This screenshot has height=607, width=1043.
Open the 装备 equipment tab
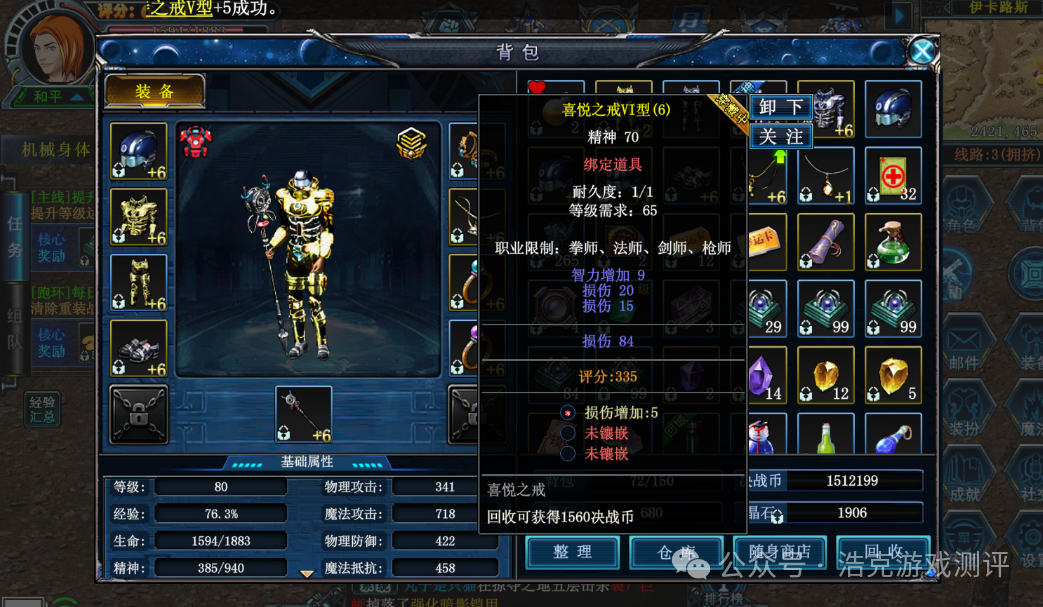click(155, 91)
